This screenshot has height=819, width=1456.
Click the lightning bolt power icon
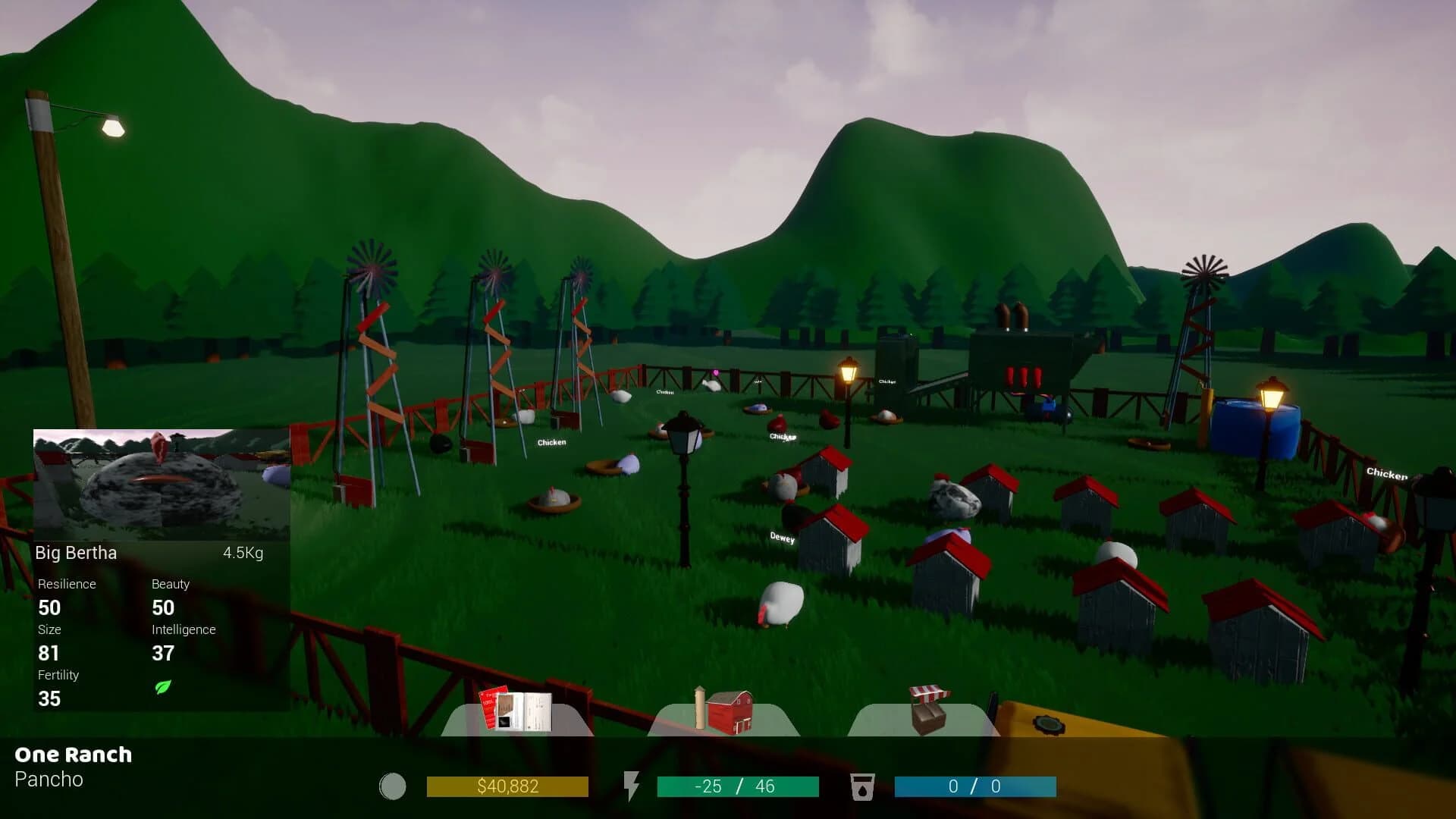632,786
